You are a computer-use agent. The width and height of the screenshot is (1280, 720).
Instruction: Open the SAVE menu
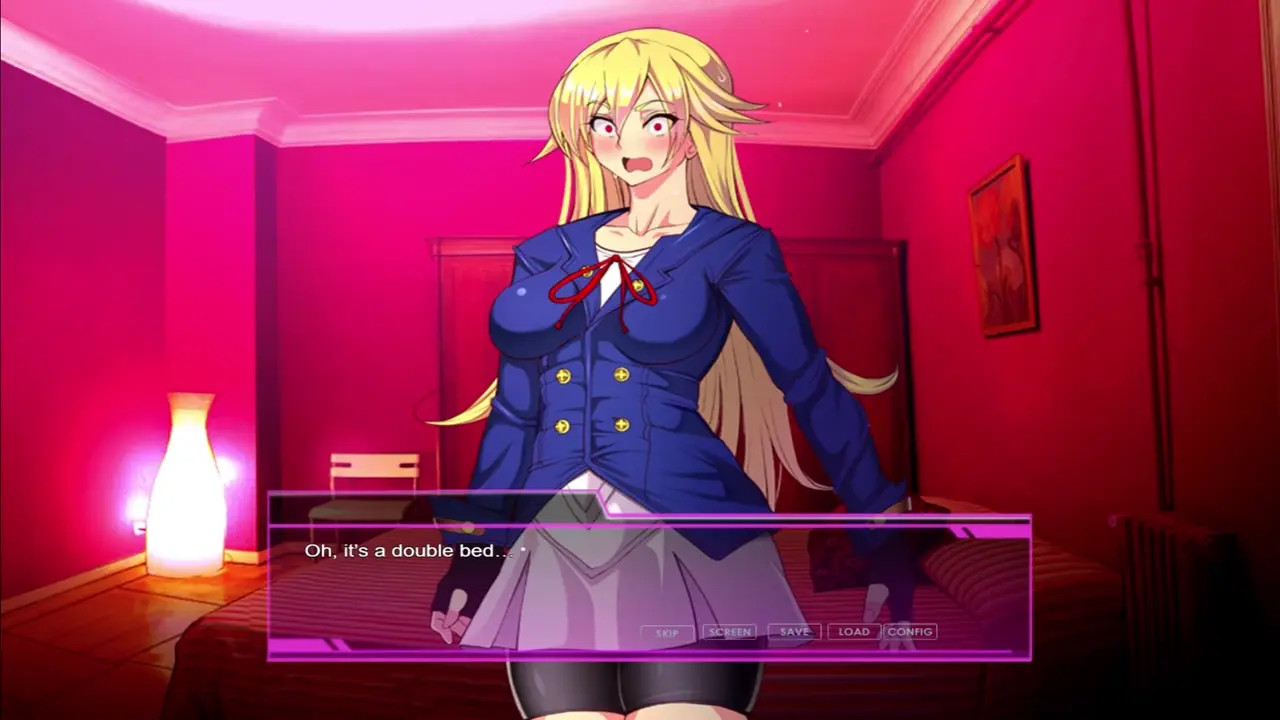click(x=794, y=632)
